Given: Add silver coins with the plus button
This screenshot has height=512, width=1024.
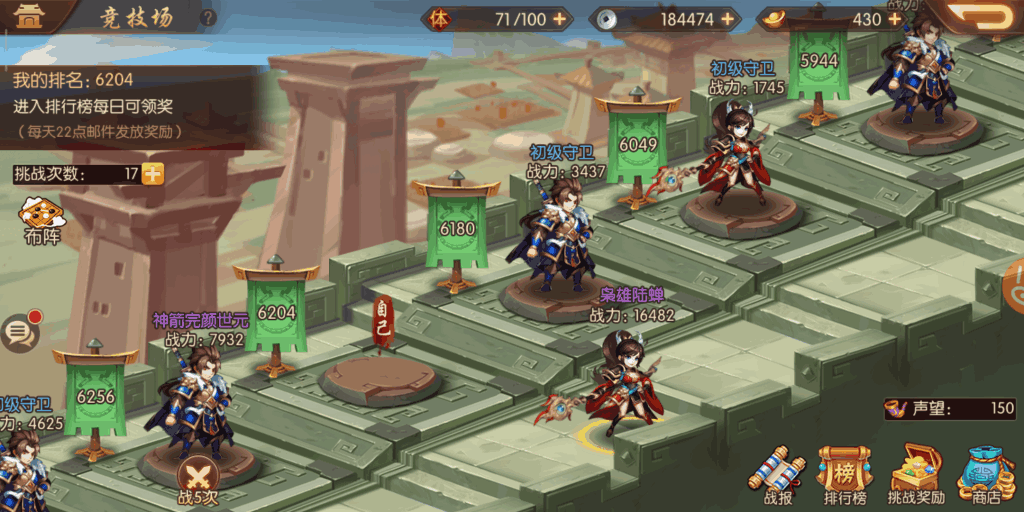Looking at the screenshot, I should tap(727, 18).
